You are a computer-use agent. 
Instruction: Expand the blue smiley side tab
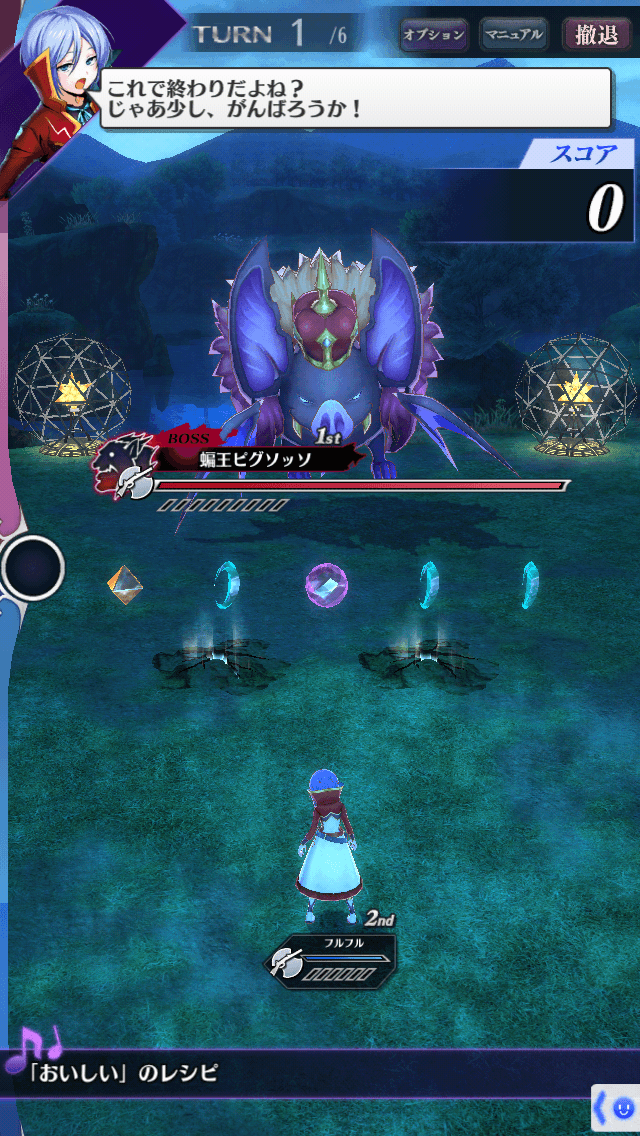(x=616, y=1109)
